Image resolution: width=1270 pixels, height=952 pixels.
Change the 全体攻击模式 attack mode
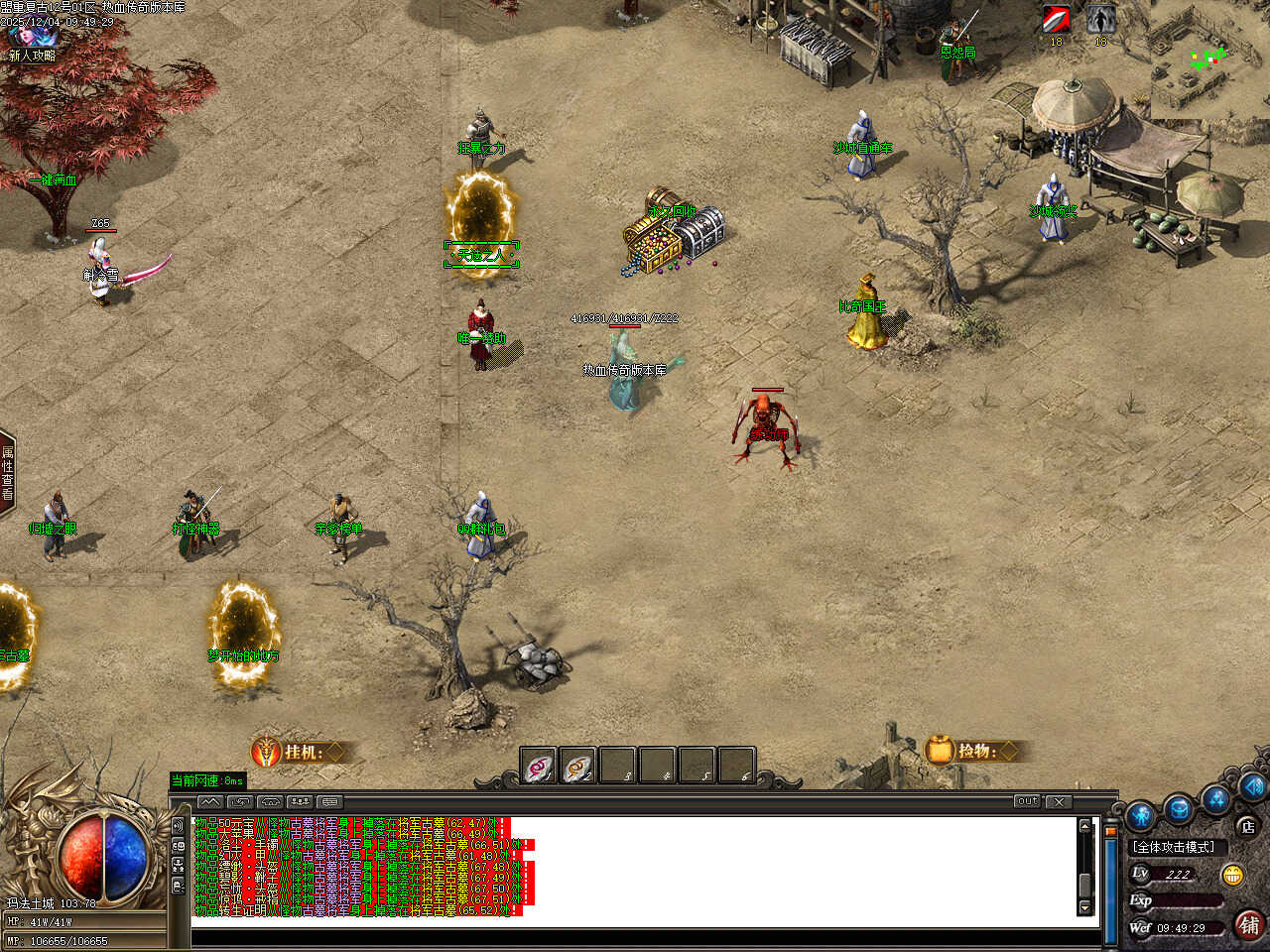[x=1174, y=847]
